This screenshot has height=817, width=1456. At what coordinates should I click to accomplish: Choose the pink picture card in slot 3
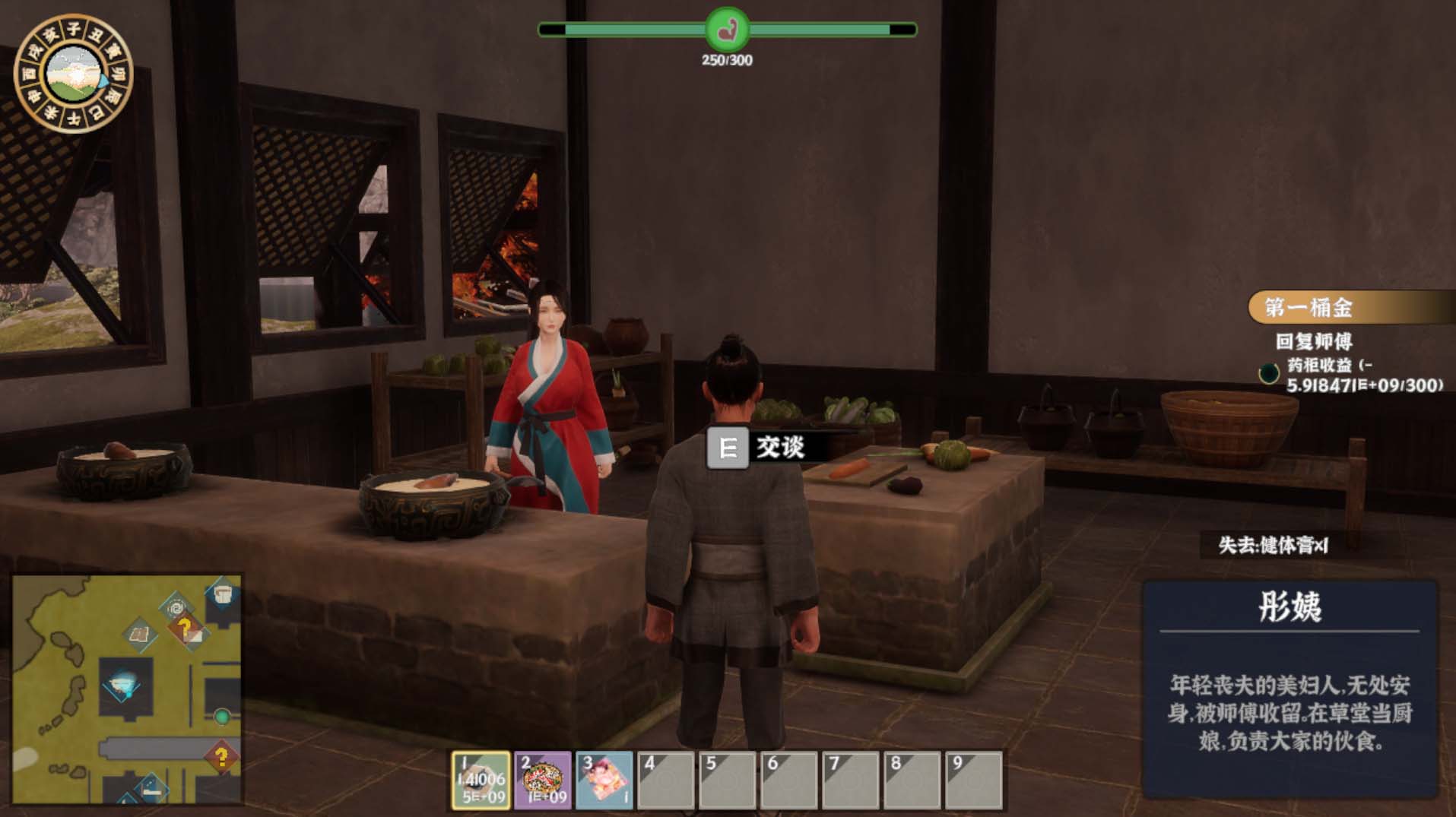[x=604, y=780]
